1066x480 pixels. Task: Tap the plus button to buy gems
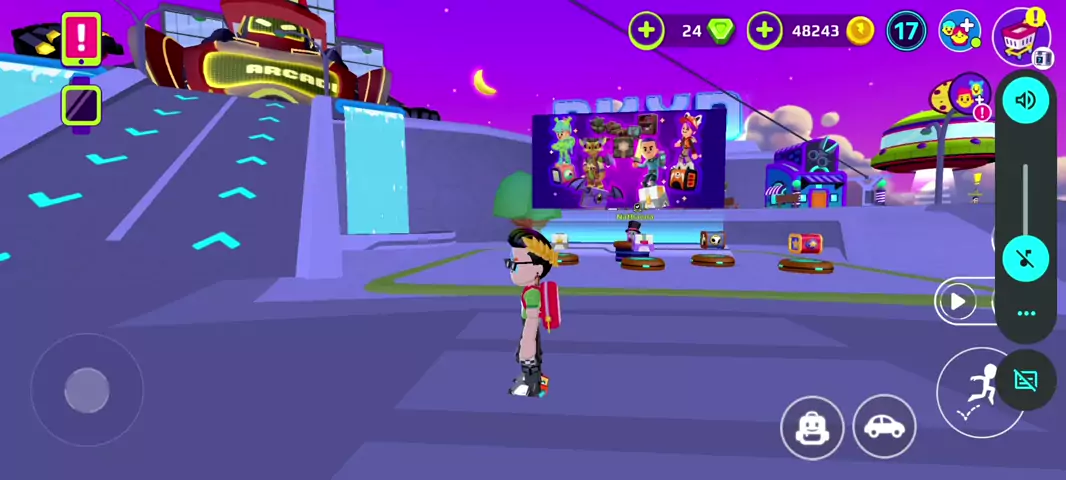(x=646, y=31)
